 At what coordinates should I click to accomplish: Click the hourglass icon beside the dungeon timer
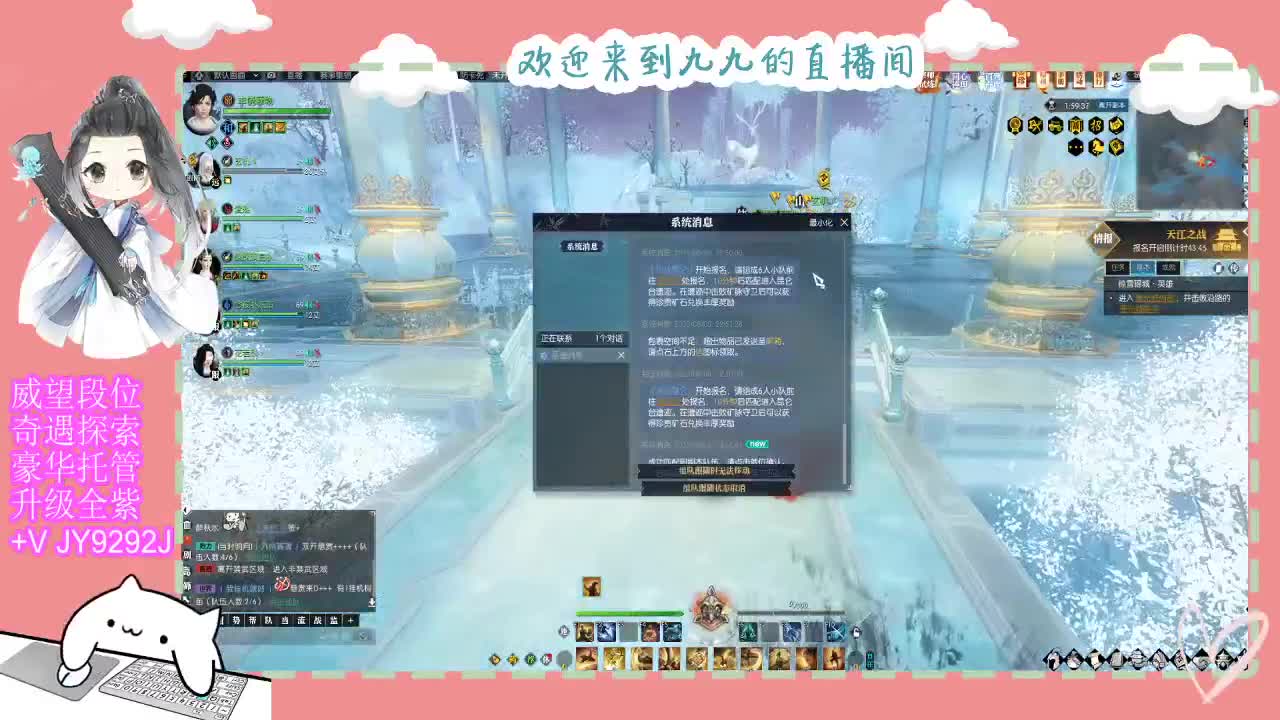pos(1051,106)
